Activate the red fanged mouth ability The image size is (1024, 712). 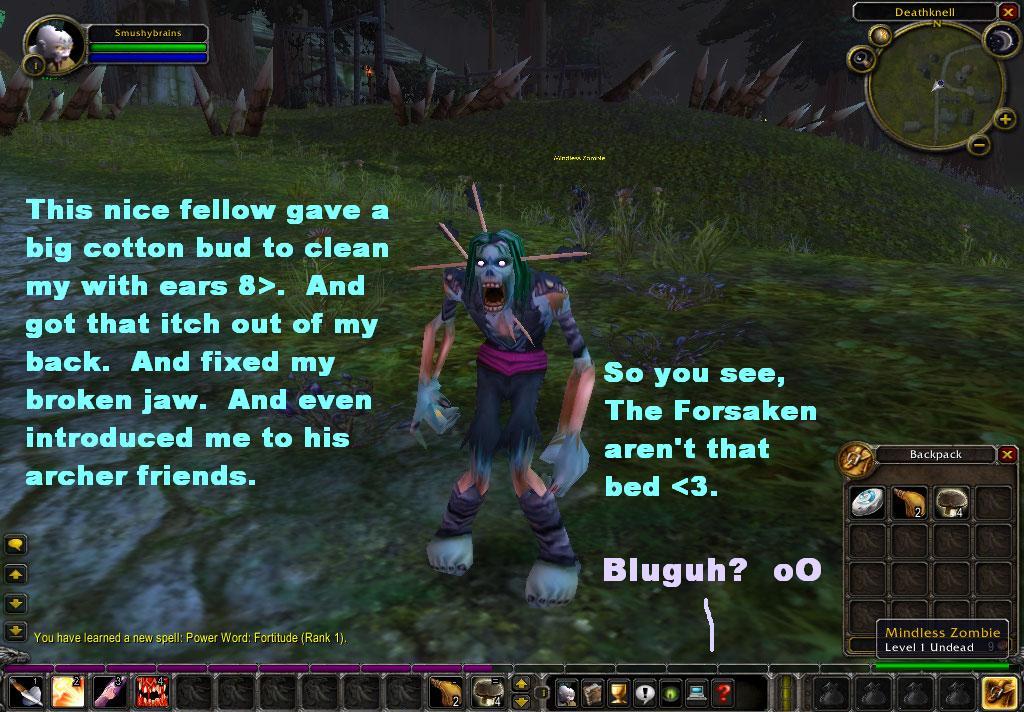click(152, 692)
